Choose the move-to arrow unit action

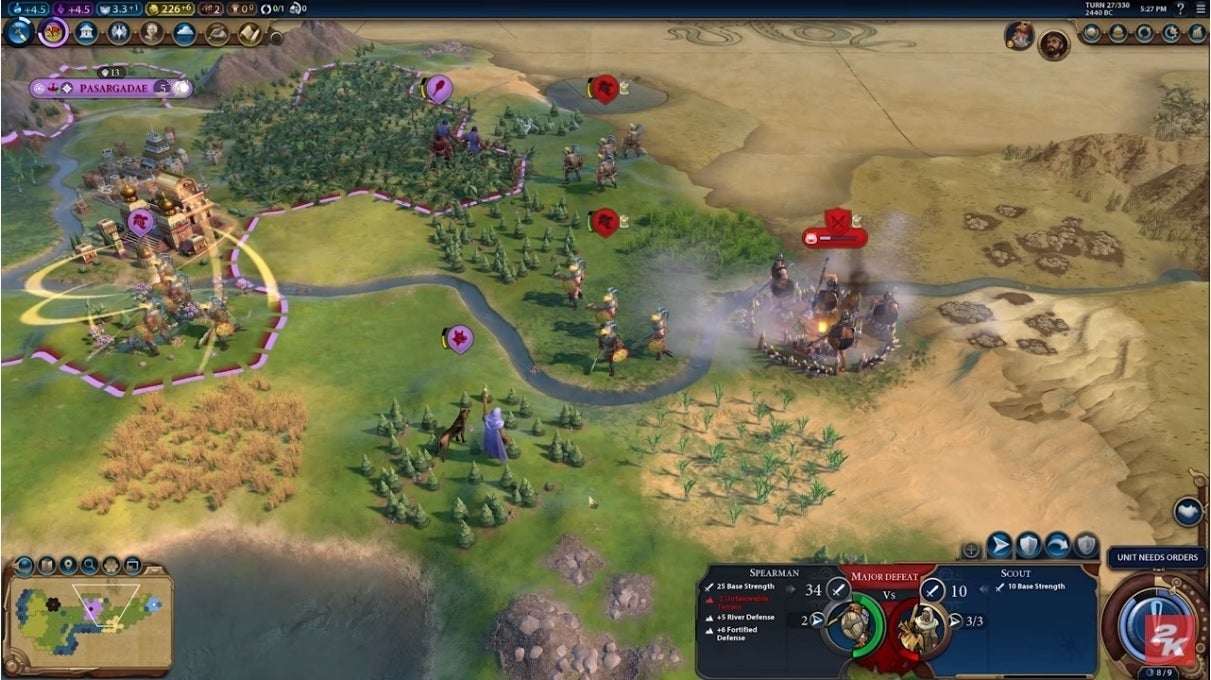999,546
